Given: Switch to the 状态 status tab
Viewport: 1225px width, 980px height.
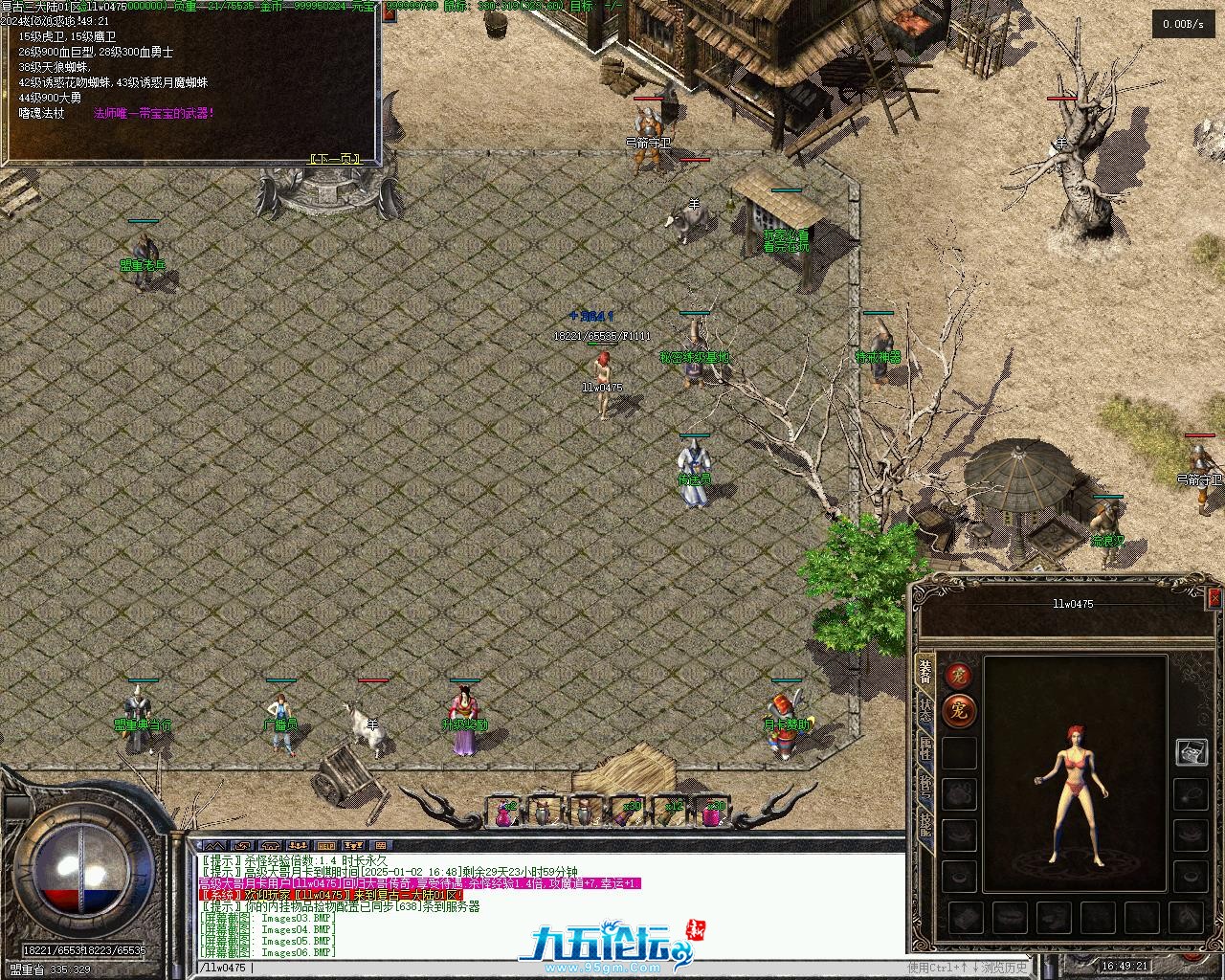Looking at the screenshot, I should pos(925,709).
